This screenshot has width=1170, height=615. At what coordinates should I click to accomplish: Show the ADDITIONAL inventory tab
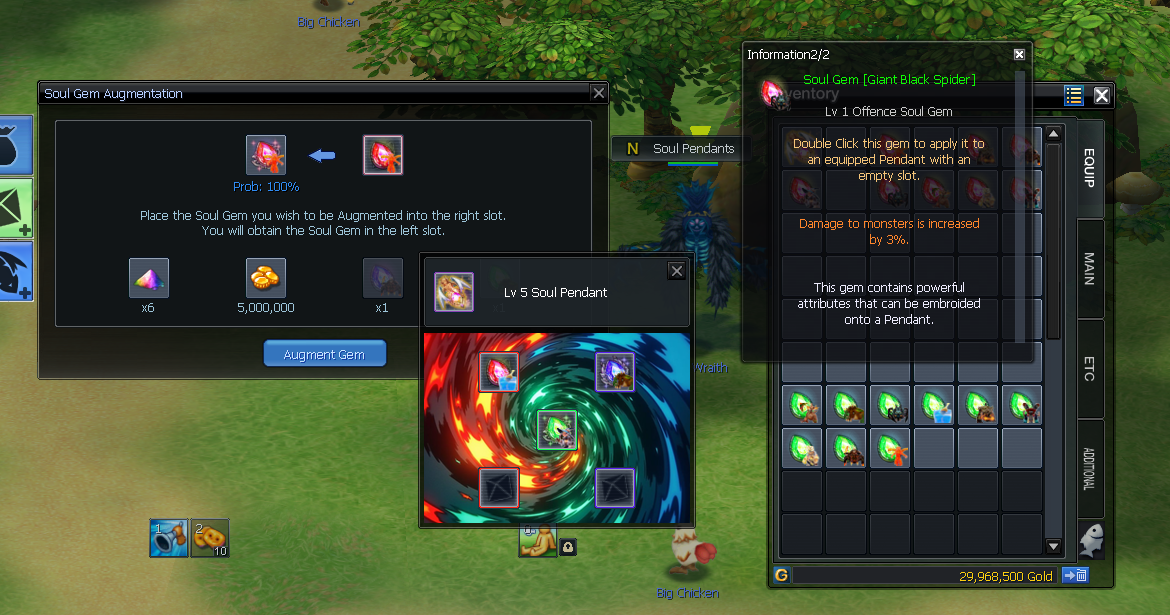[x=1090, y=468]
